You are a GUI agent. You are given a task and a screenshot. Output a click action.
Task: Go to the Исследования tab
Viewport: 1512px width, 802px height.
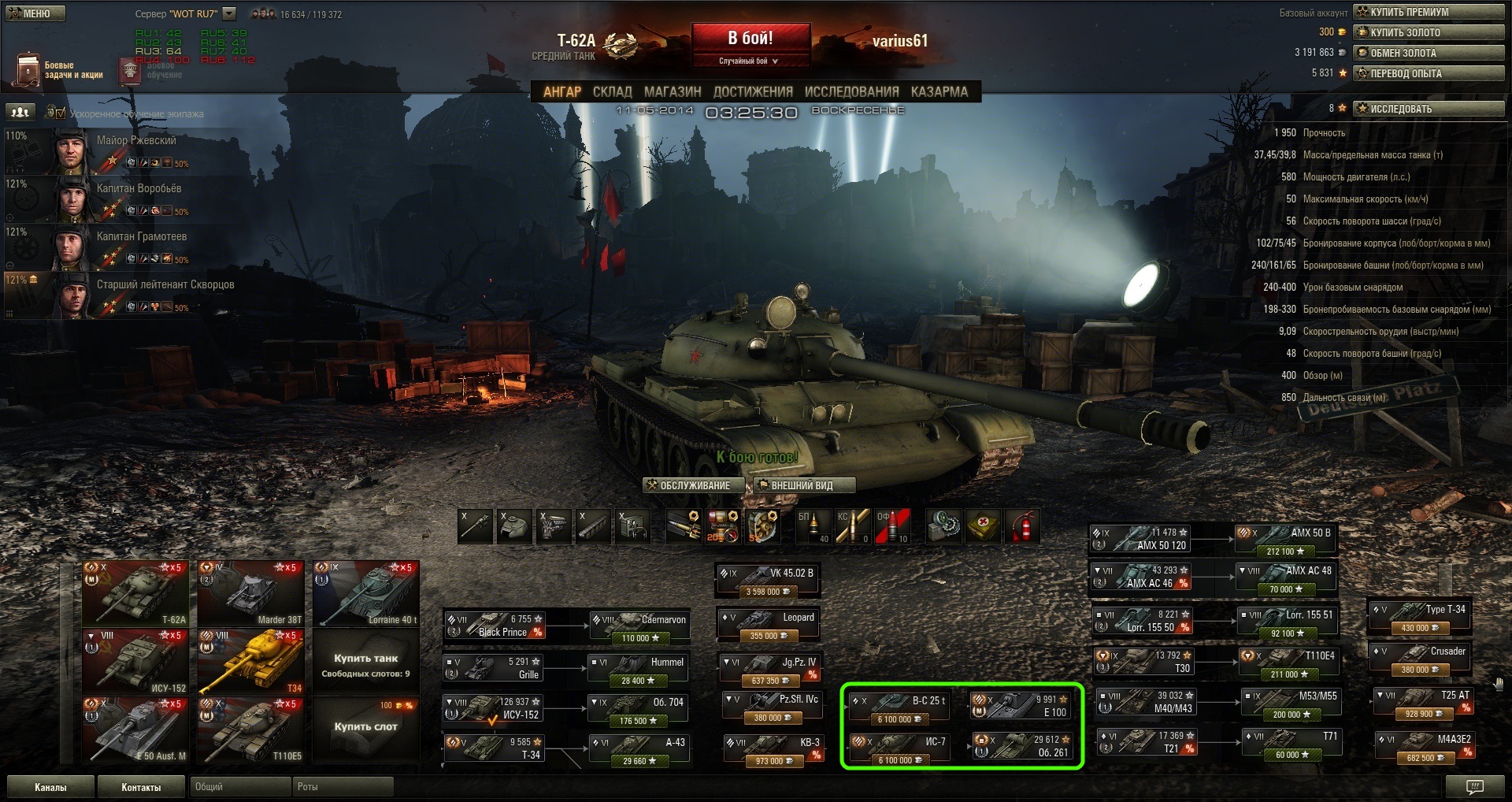(x=851, y=91)
